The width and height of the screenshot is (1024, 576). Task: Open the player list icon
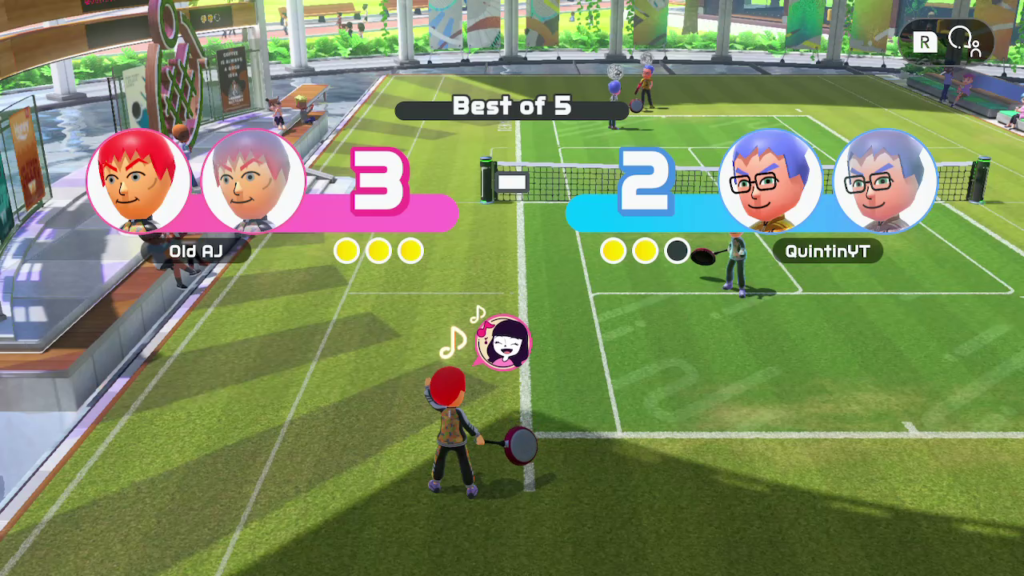965,41
